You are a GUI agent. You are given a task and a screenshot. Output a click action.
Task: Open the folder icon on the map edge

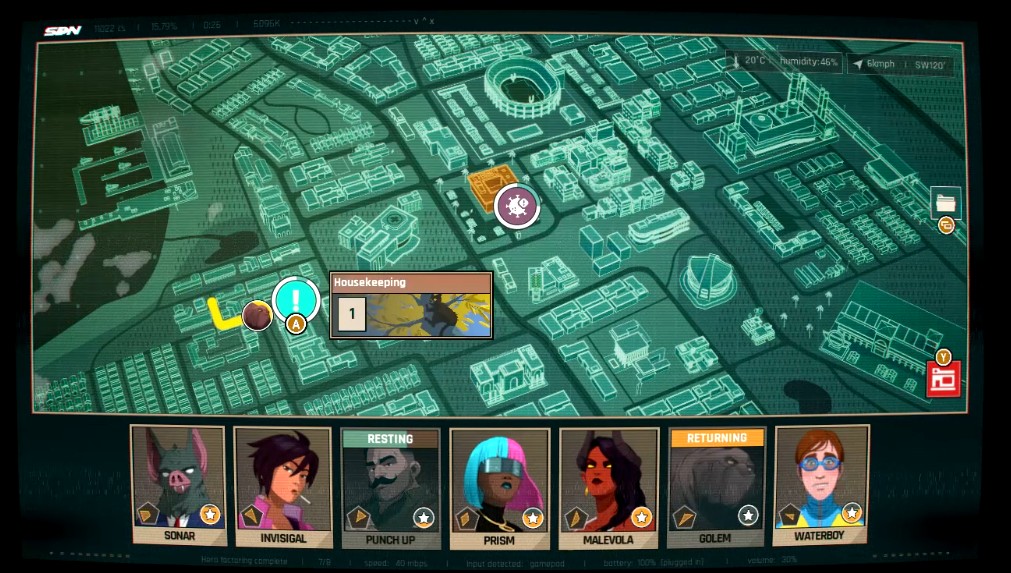coord(945,203)
